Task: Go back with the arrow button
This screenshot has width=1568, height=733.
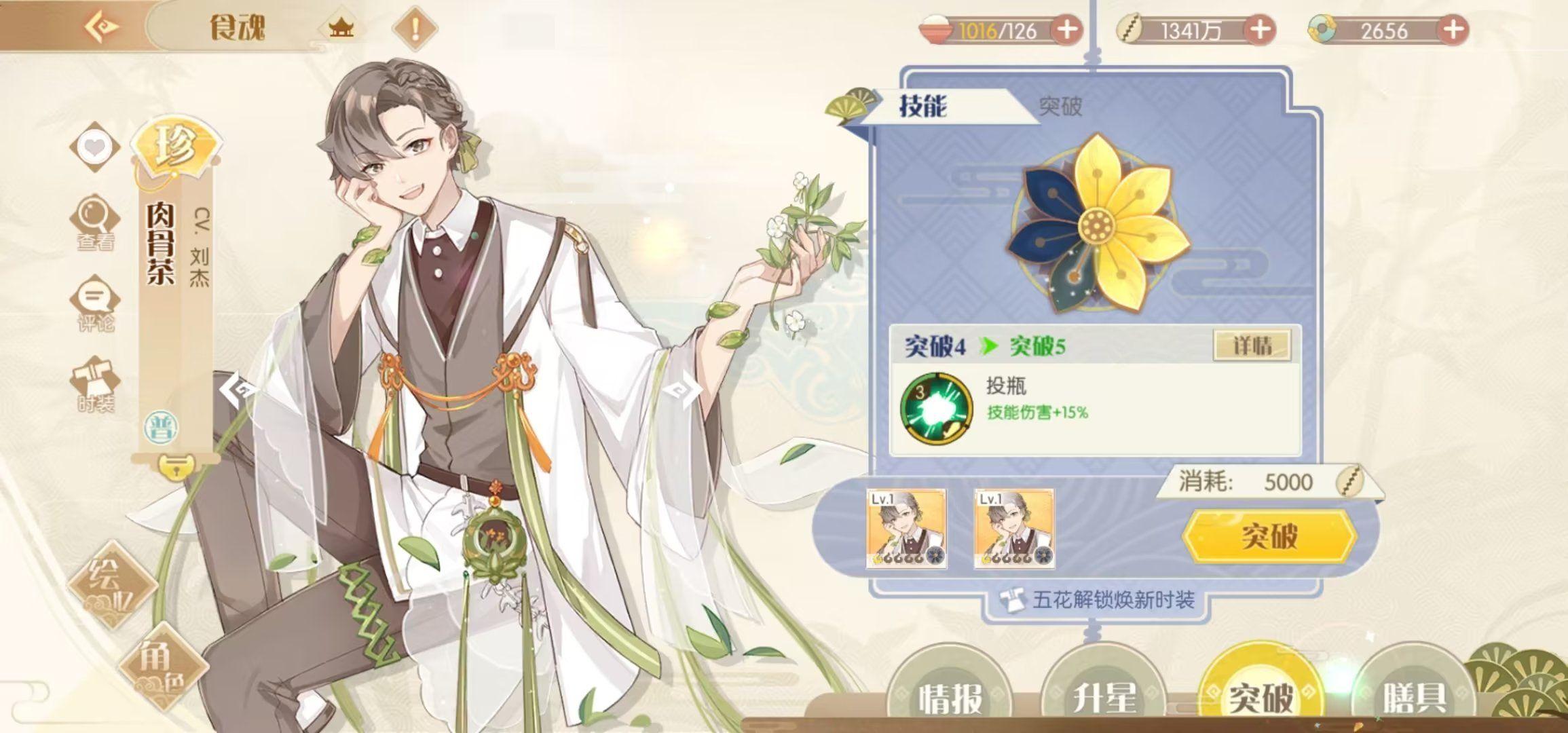Action: [x=102, y=27]
